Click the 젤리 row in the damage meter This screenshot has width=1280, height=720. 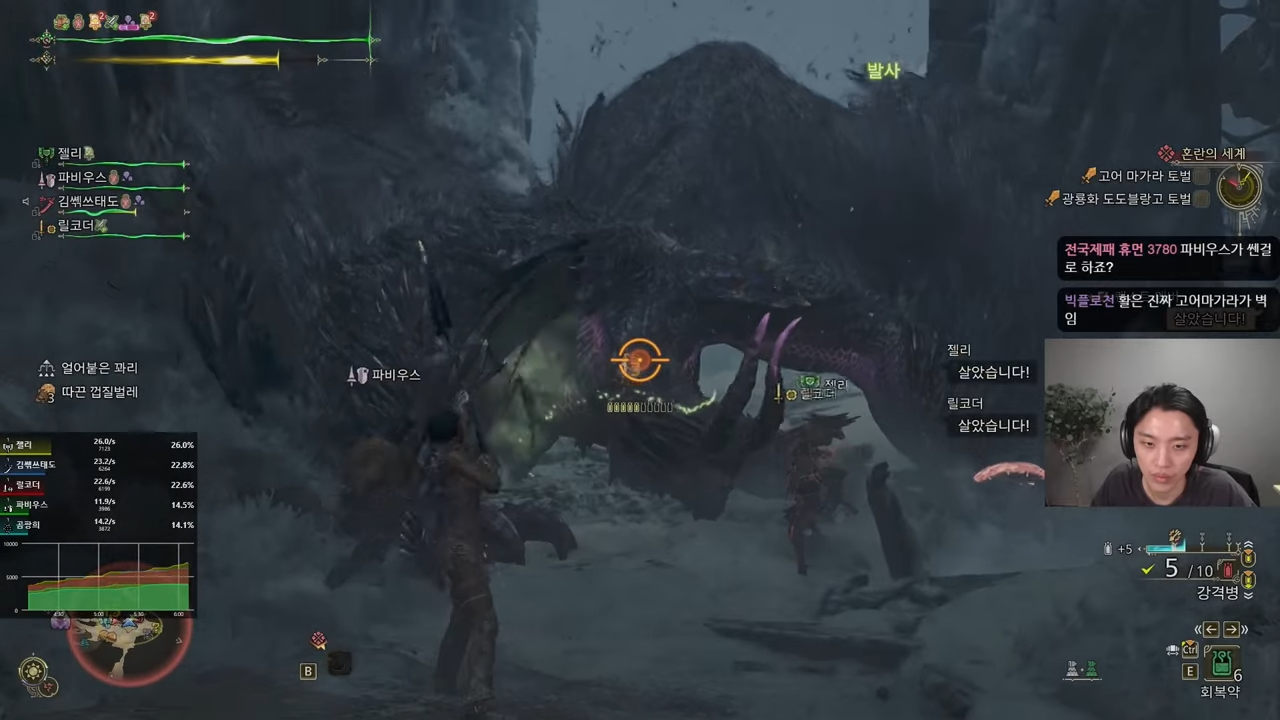click(98, 445)
